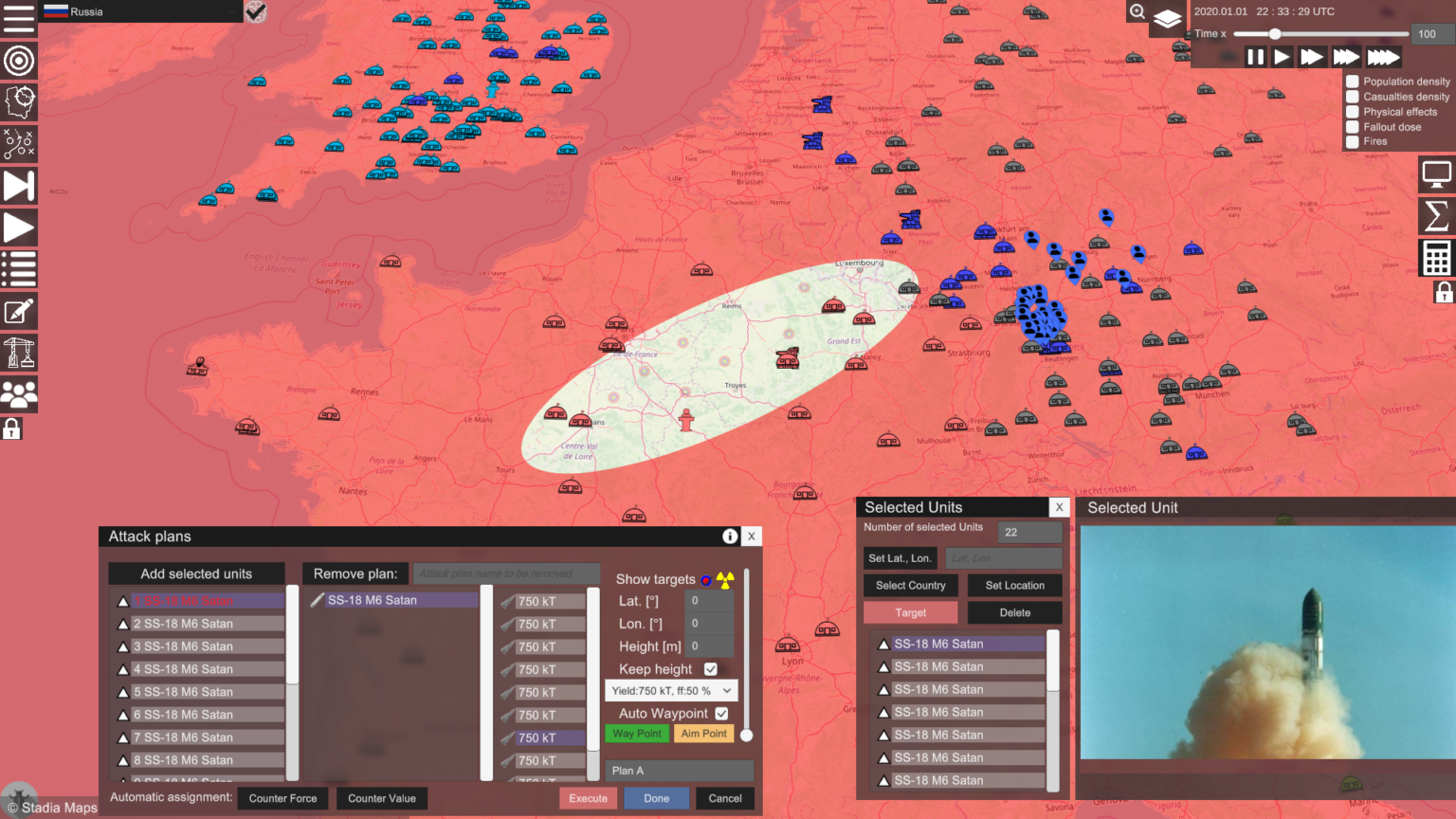Click the magnifier zoom icon
Viewport: 1456px width, 819px height.
tap(1137, 12)
